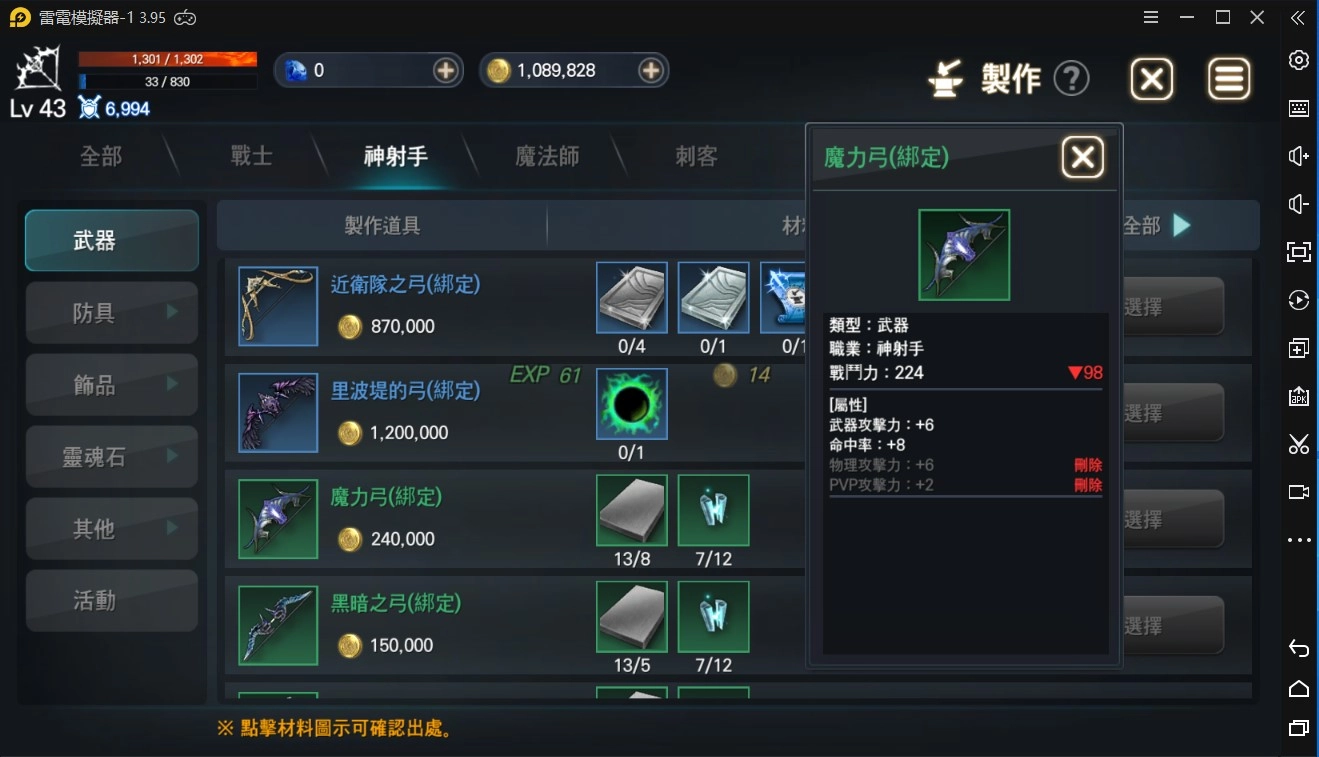1319x757 pixels.
Task: Open the keyboard mapping tool in sidebar
Action: (1298, 108)
